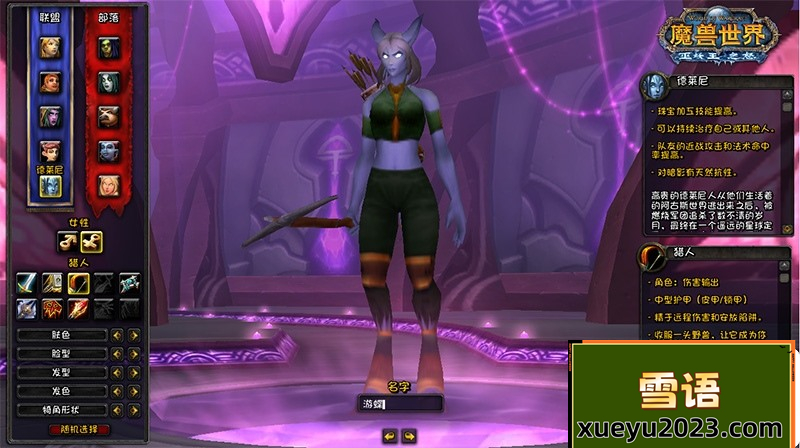
Task: Cycle to next horn style (犄角形状)
Action: tap(133, 408)
